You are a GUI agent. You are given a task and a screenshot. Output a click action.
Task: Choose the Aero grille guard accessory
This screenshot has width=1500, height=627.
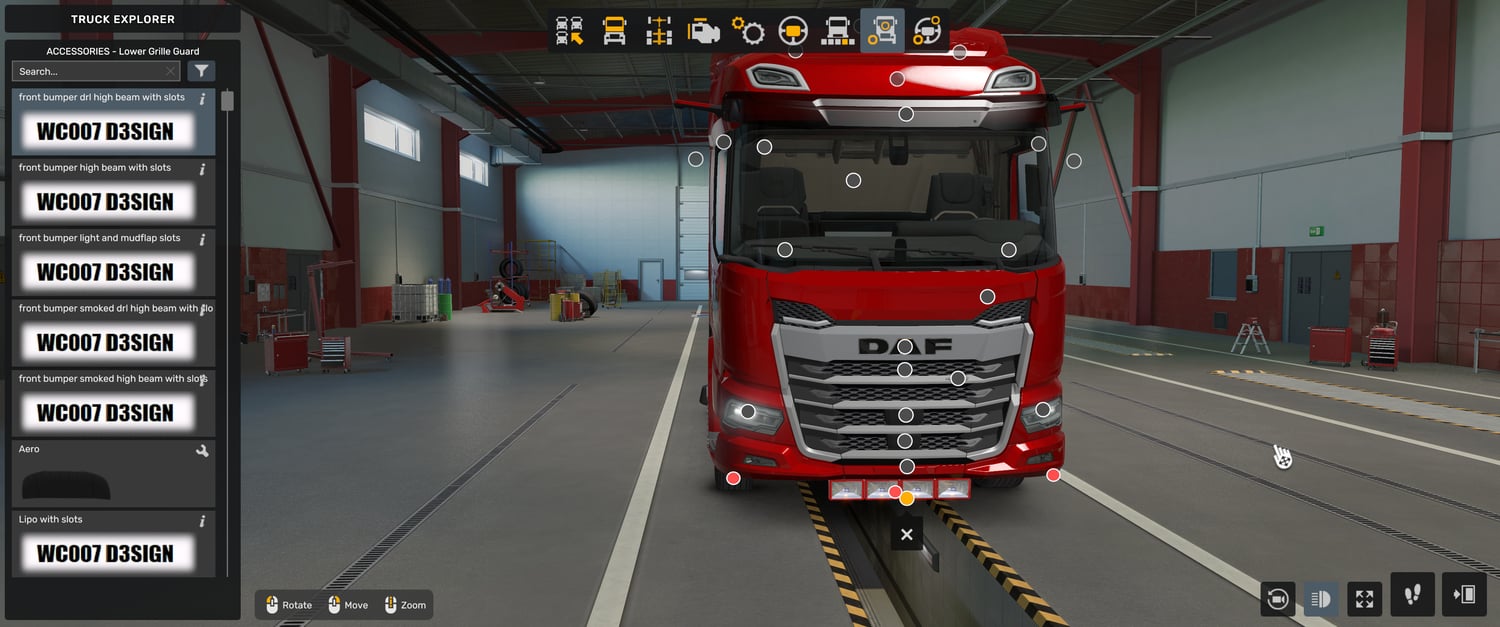point(113,474)
